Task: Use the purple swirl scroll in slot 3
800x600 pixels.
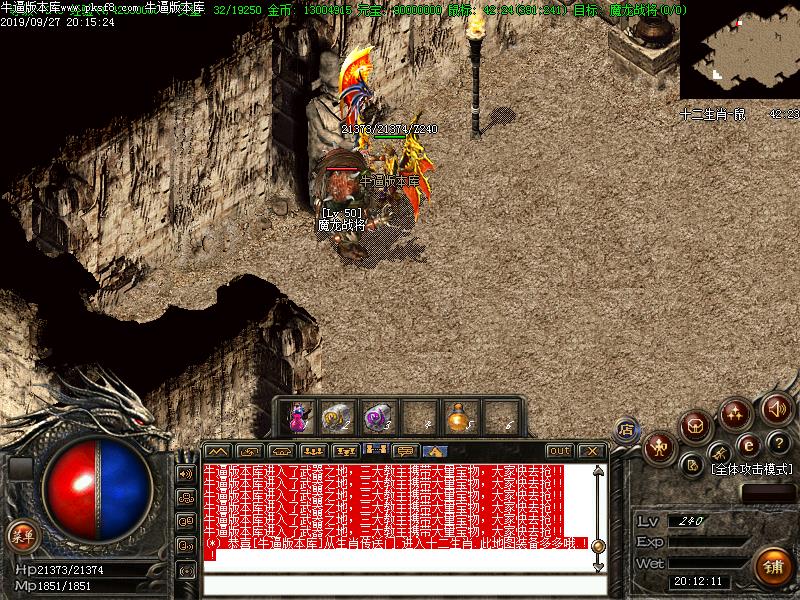Action: click(x=378, y=416)
